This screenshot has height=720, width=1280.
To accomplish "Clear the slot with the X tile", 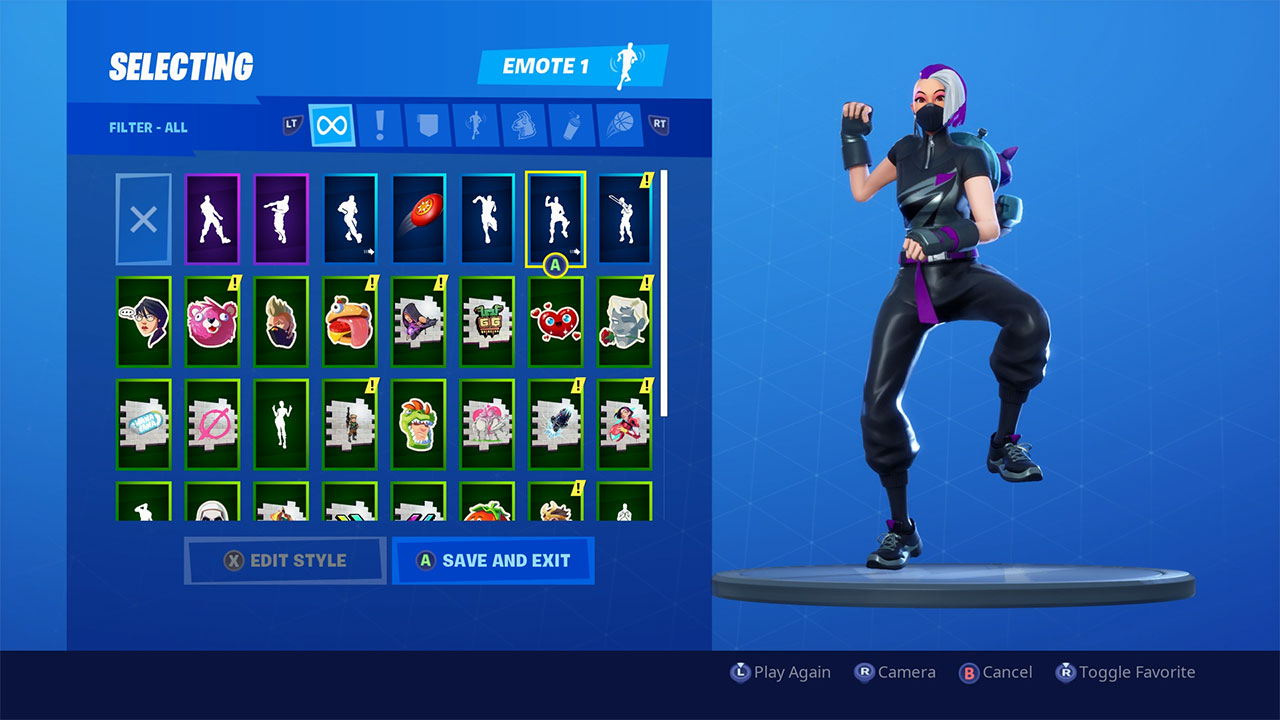I will tap(143, 218).
